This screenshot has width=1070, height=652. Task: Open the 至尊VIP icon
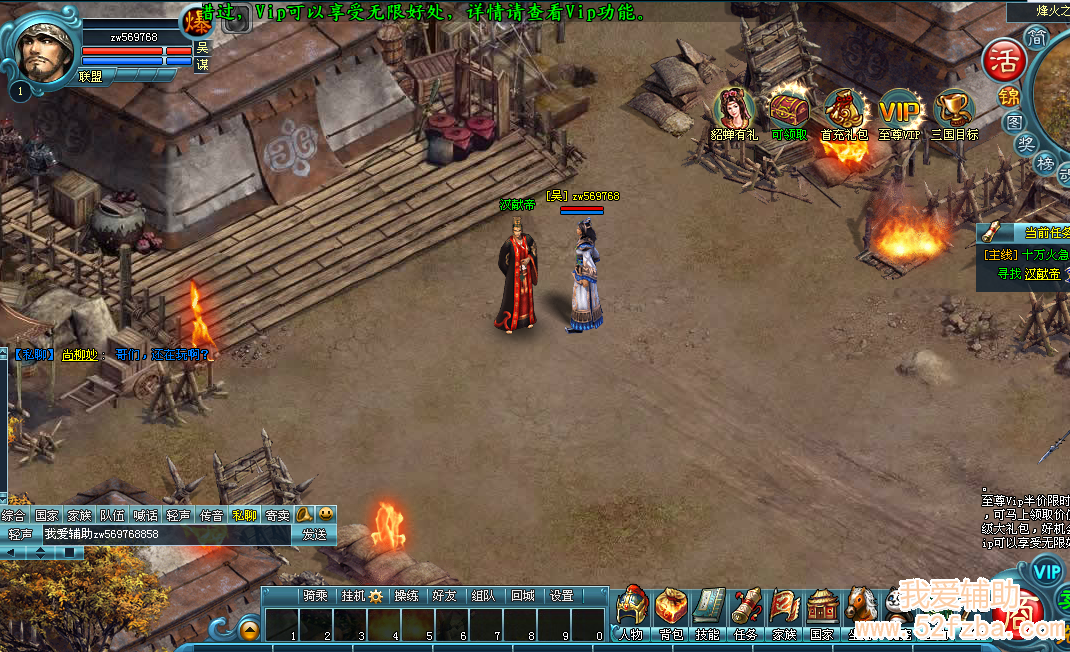(899, 112)
